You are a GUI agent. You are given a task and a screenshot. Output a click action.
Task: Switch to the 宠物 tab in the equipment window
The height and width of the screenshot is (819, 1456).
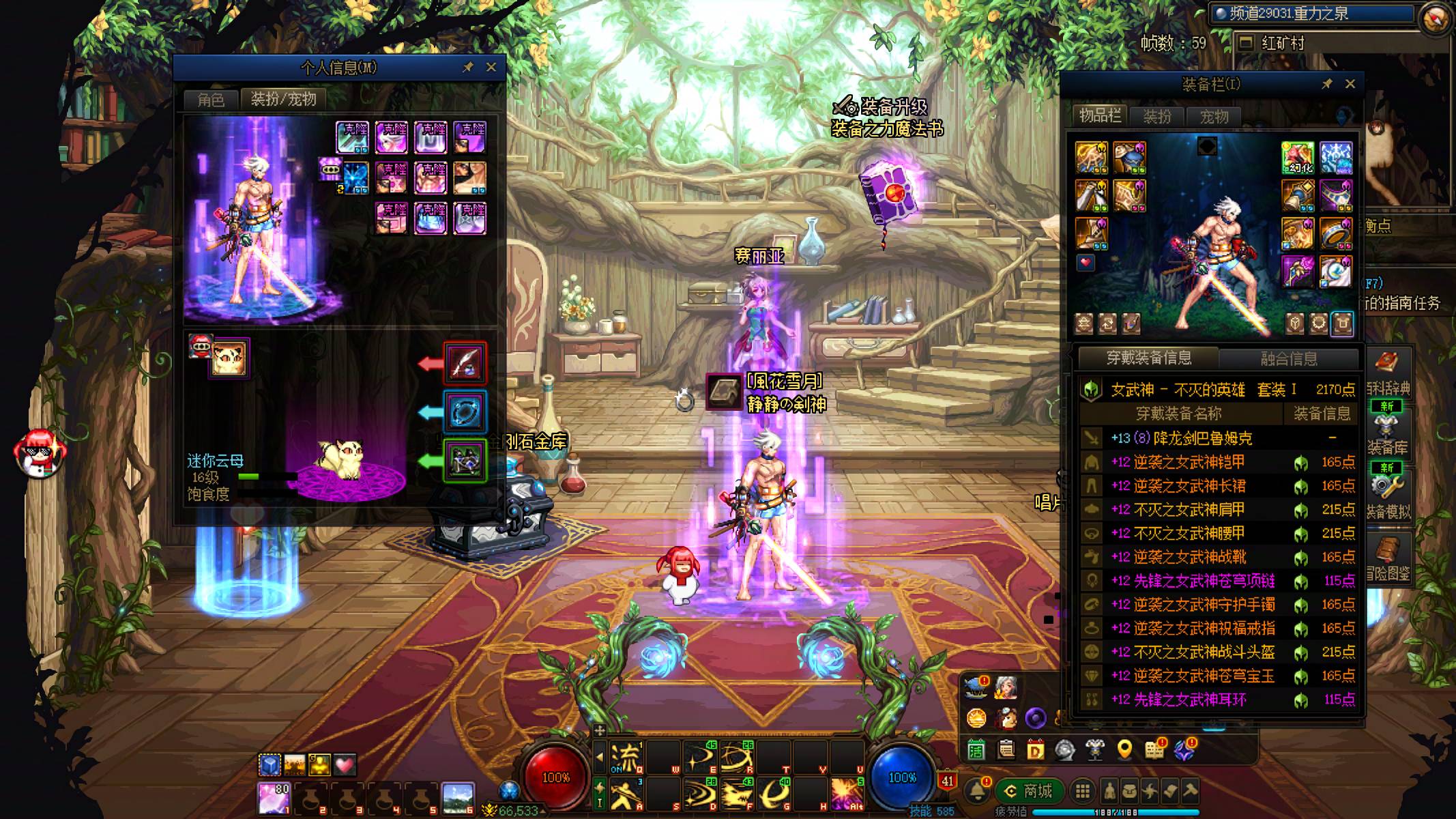[1214, 117]
